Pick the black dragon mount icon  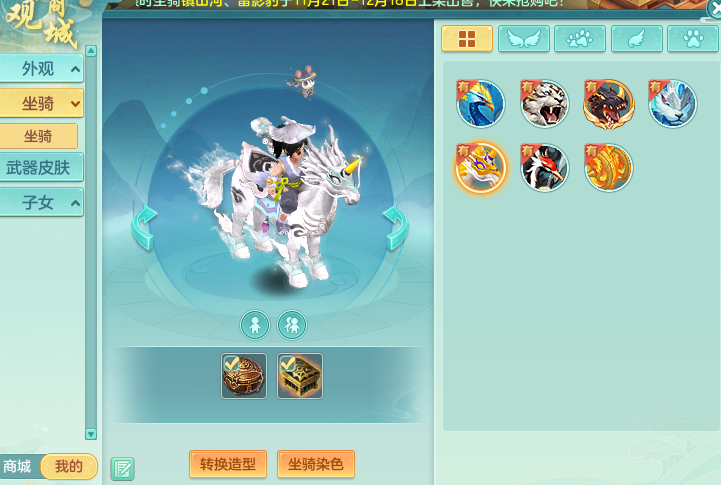click(609, 104)
